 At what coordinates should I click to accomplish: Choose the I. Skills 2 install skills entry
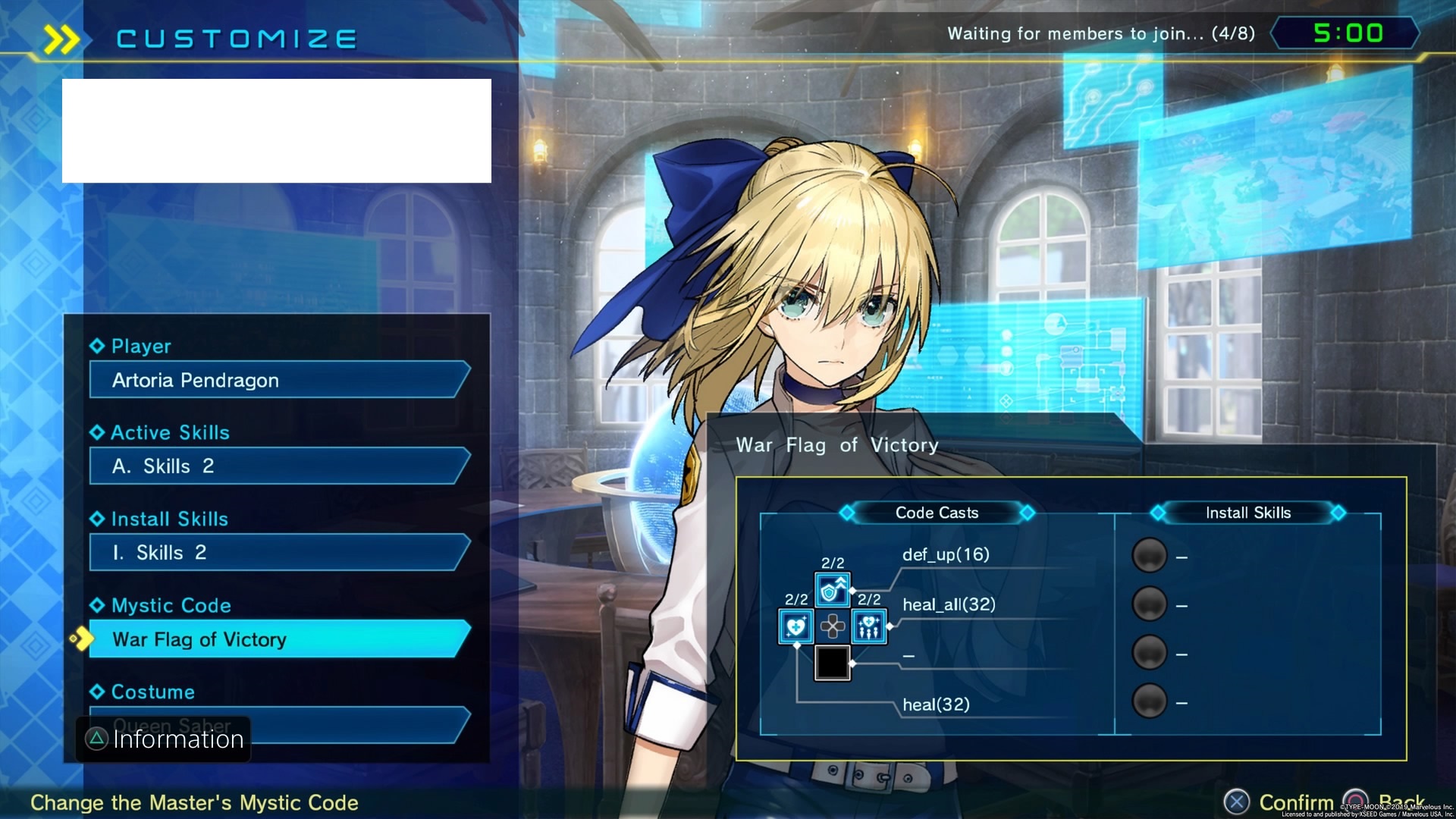[278, 553]
